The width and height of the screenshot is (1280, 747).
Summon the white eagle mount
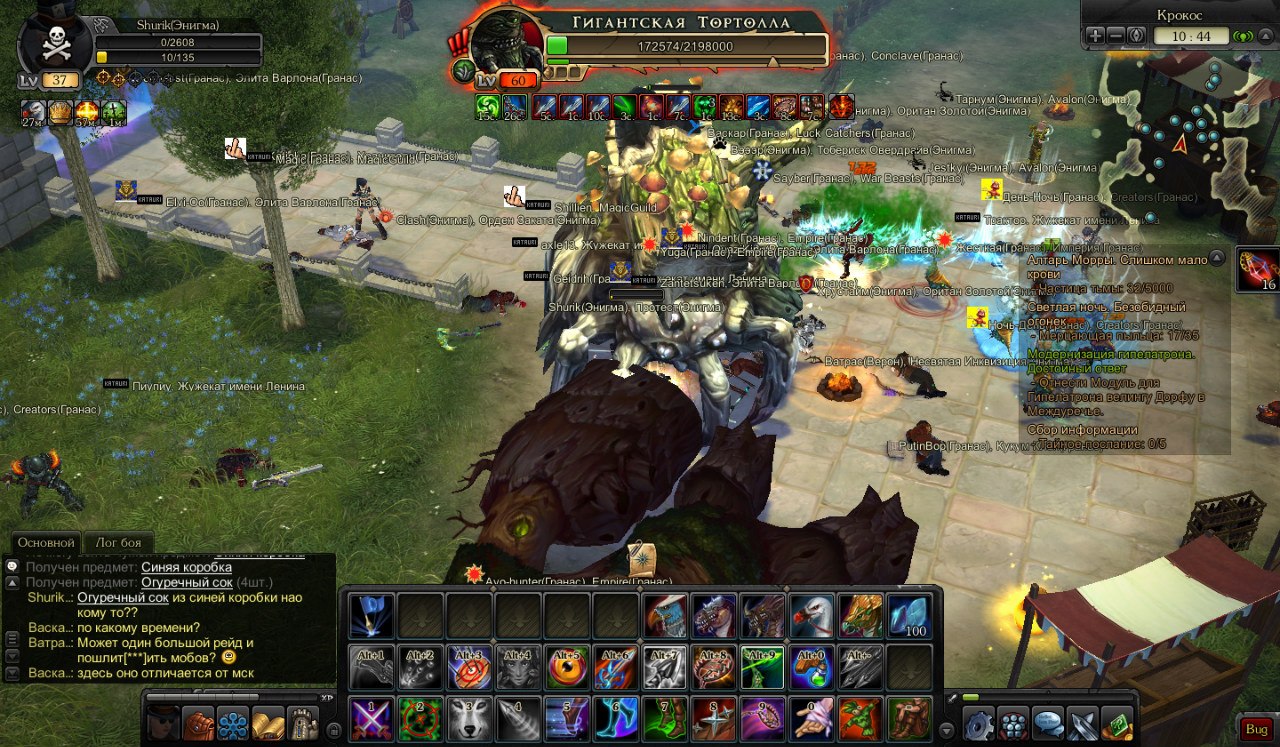812,616
